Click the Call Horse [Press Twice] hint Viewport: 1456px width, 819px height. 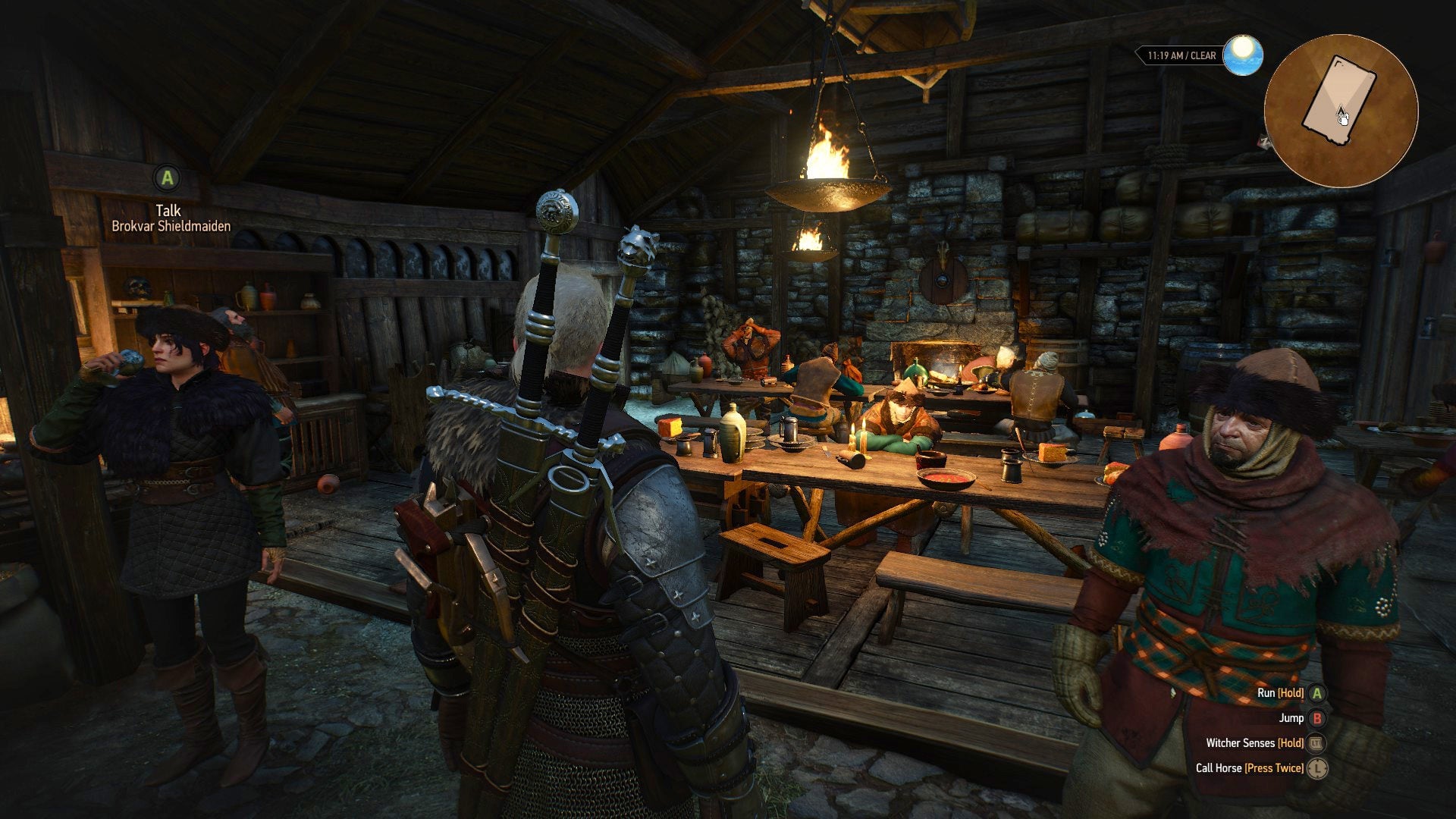pyautogui.click(x=1250, y=768)
